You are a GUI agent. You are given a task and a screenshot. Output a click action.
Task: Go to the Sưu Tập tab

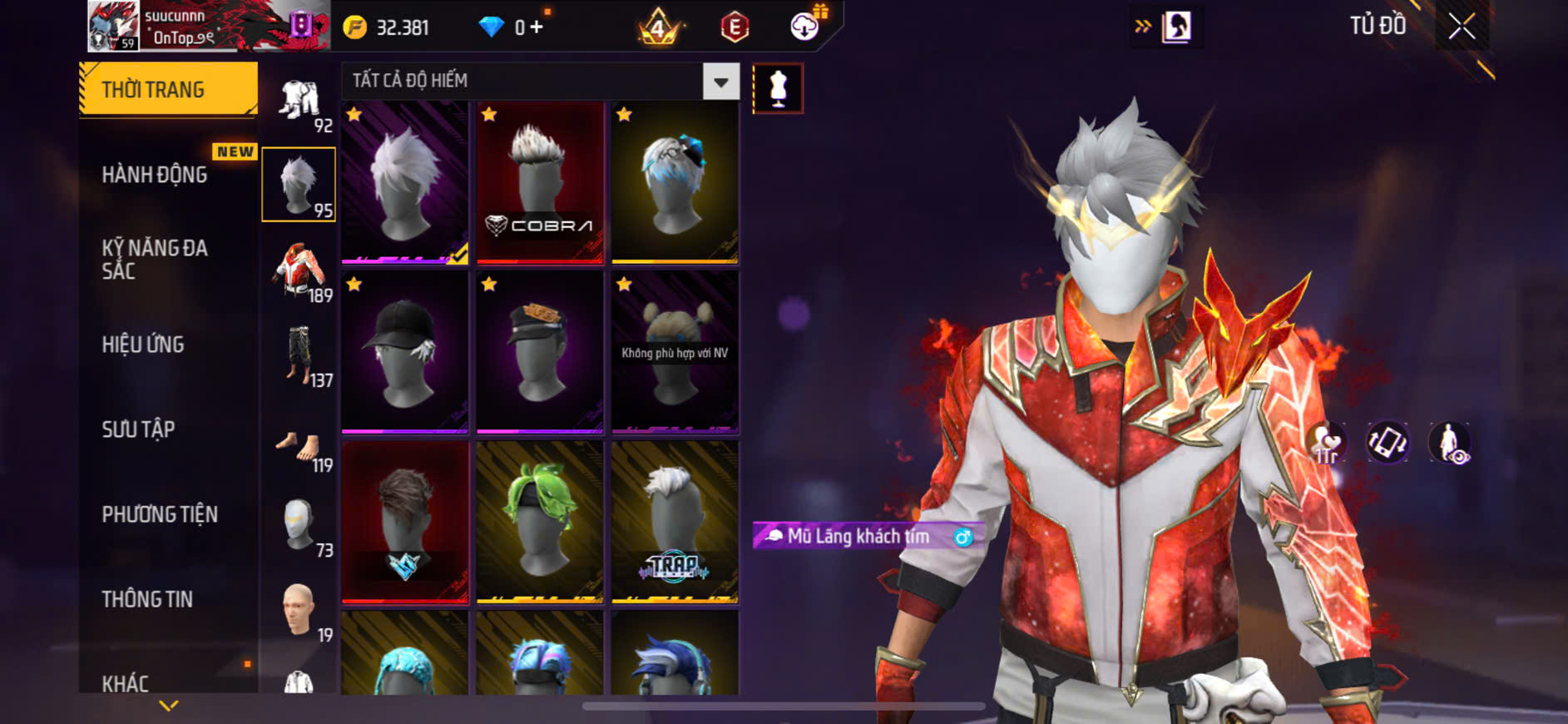pos(138,429)
